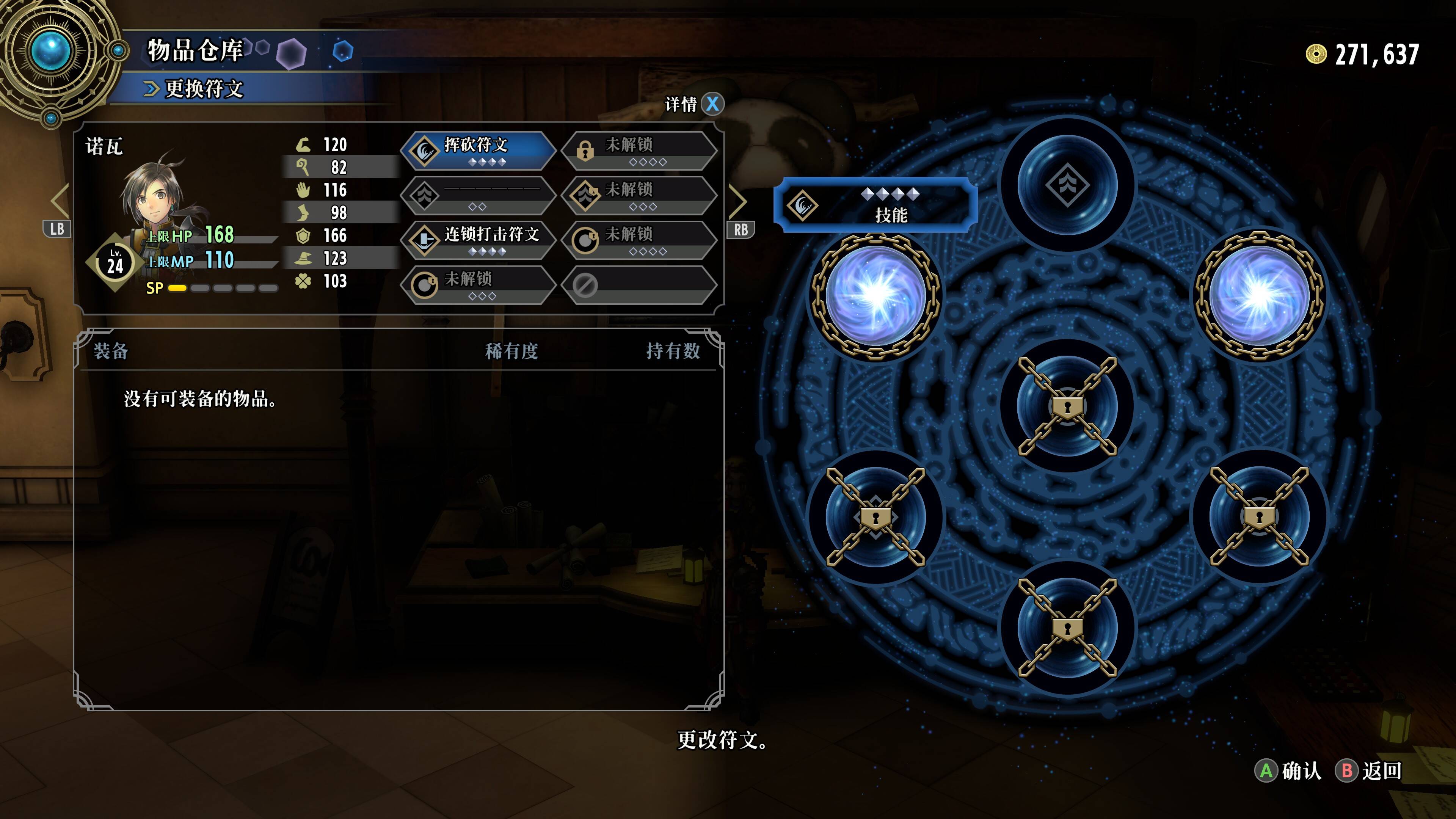The width and height of the screenshot is (1456, 819).
Task: Pick the empty dashed-line rune slot
Action: tap(478, 195)
